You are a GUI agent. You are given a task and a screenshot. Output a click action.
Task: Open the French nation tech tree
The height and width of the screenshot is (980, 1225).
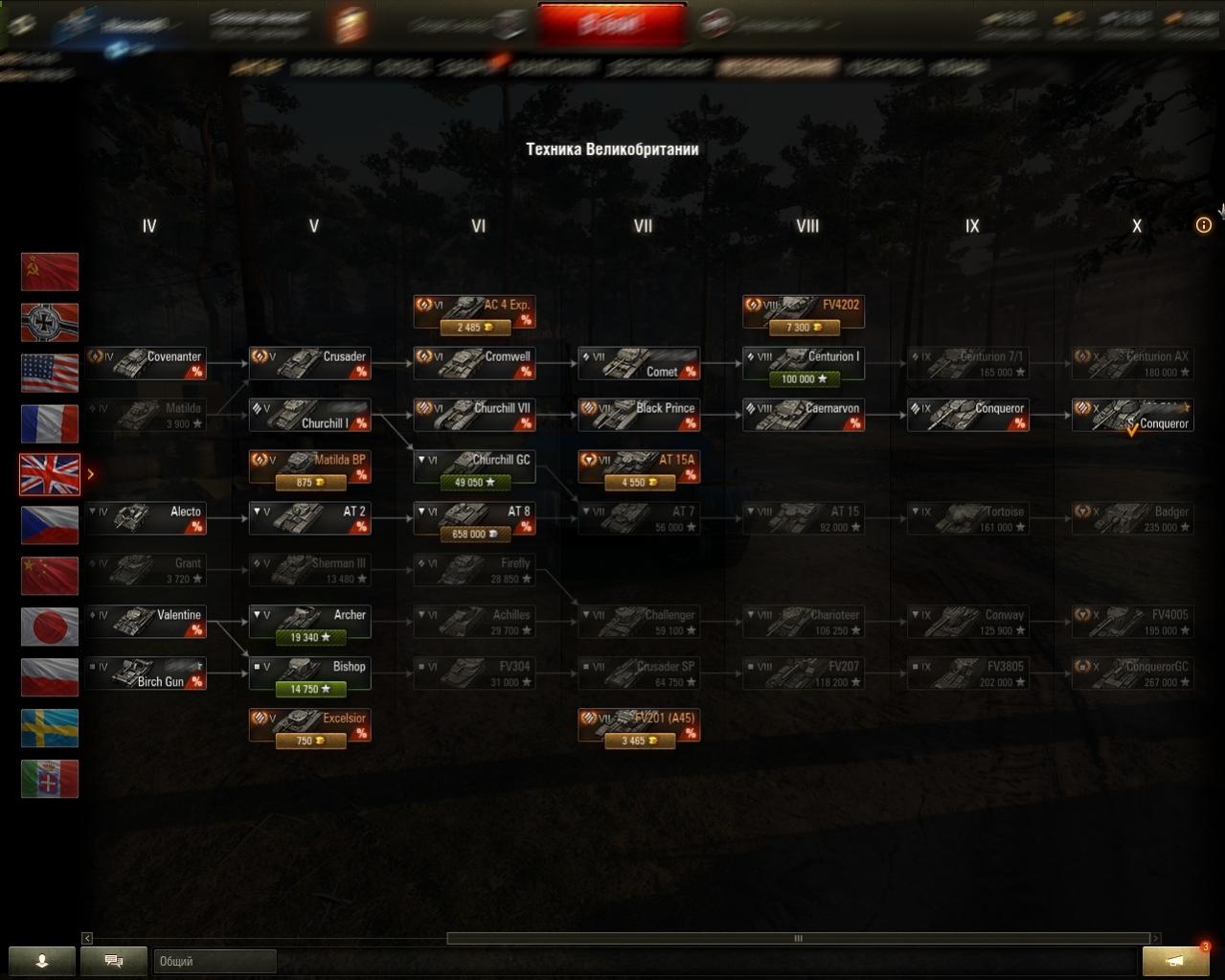pos(50,424)
